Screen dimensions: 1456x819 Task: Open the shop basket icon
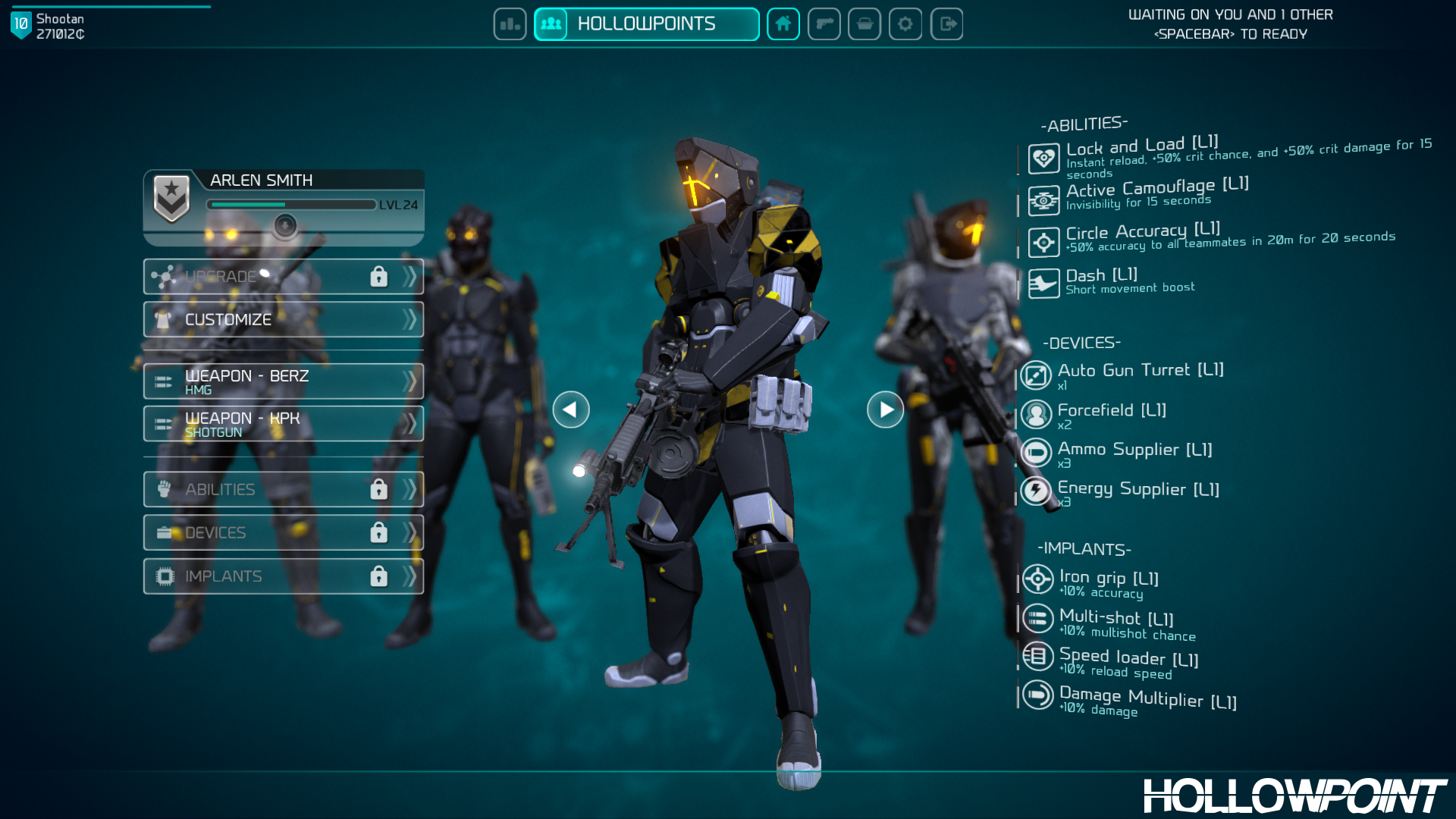[865, 24]
